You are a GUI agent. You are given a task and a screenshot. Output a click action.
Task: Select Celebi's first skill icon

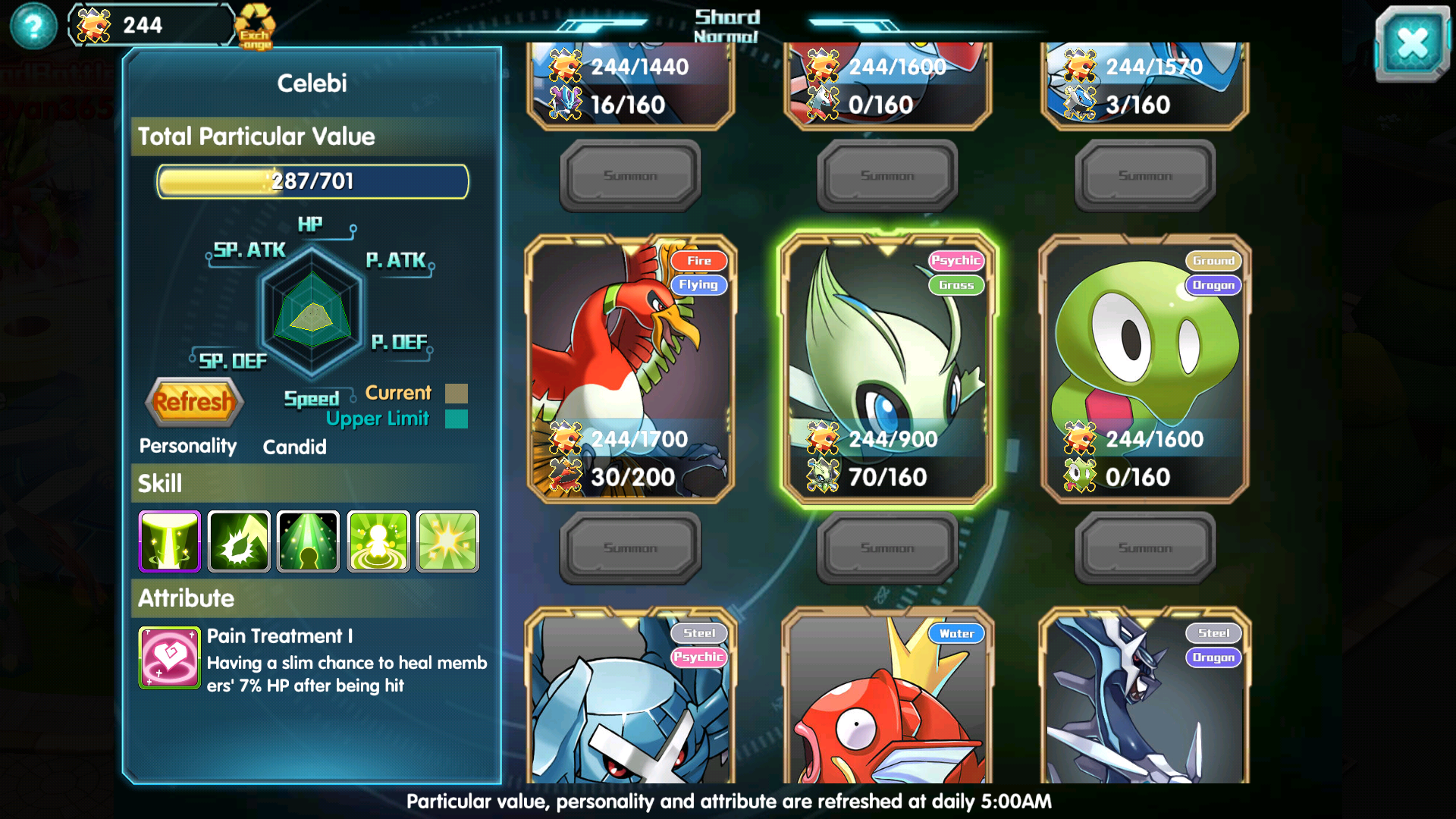click(168, 541)
